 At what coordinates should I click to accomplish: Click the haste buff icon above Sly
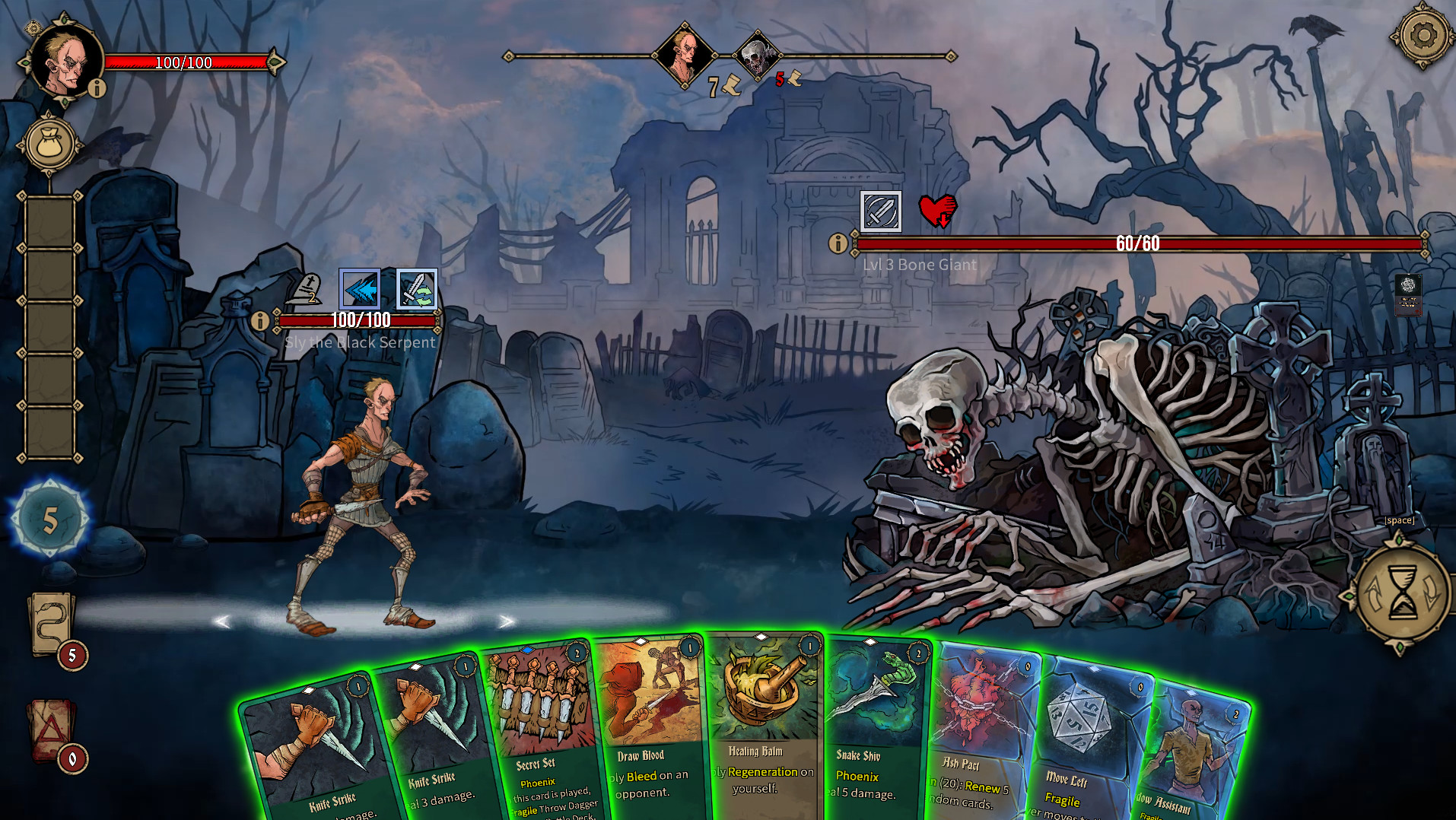[x=361, y=291]
